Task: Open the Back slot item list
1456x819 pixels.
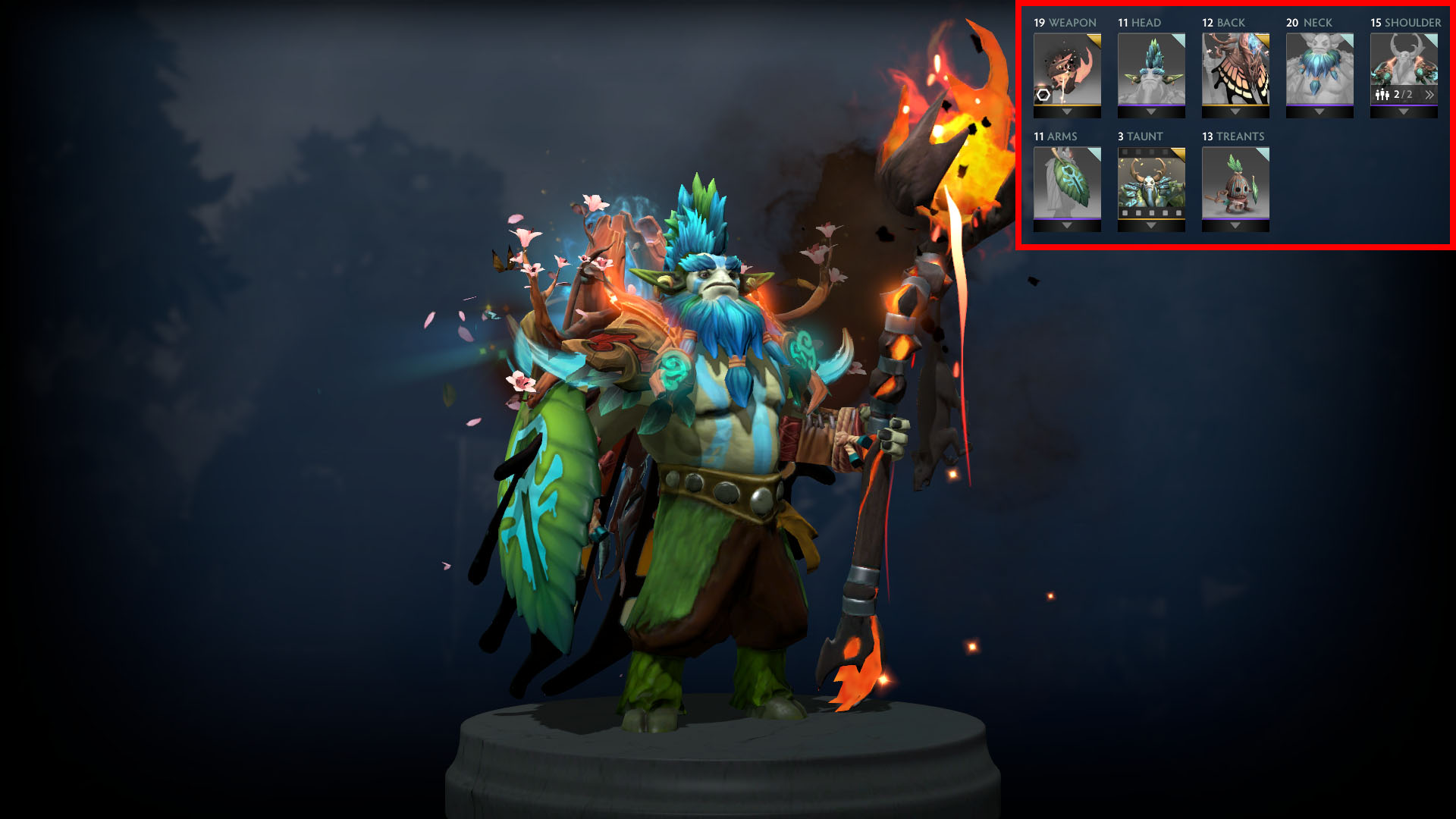Action: tap(1235, 112)
